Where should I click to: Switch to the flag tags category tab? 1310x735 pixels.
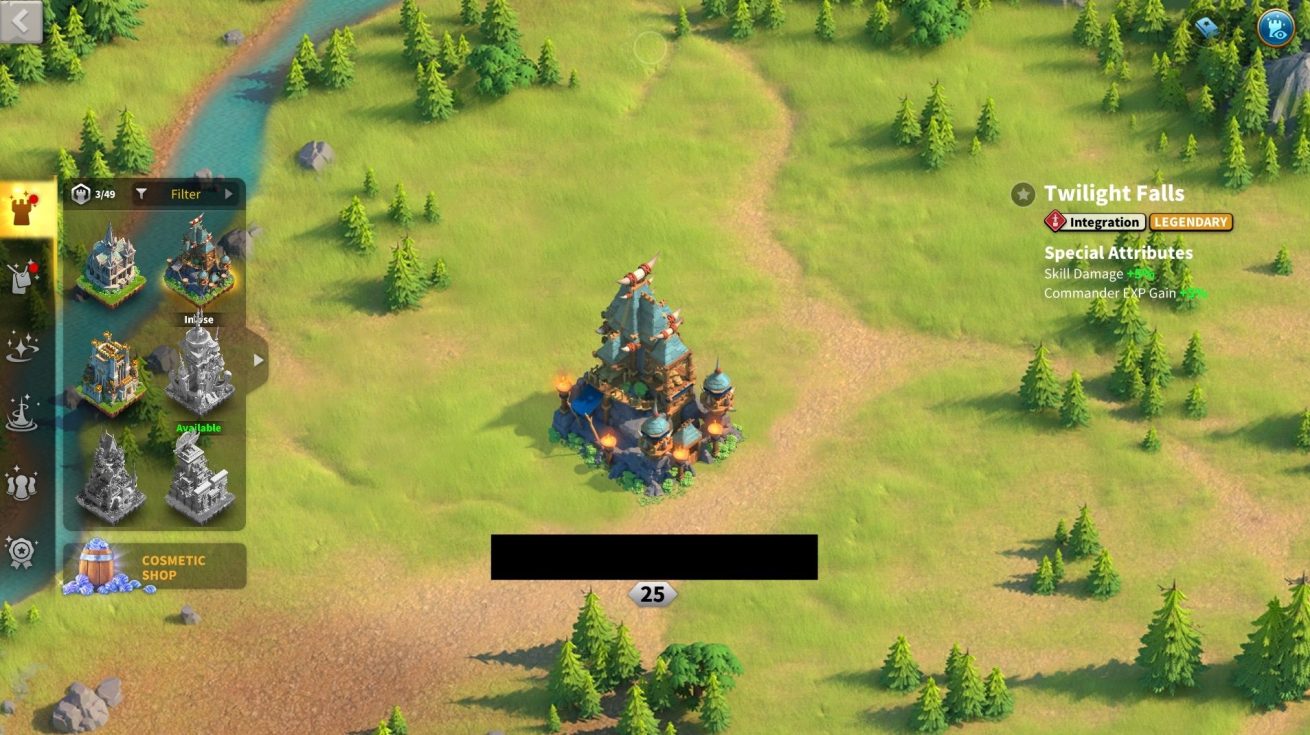22,277
